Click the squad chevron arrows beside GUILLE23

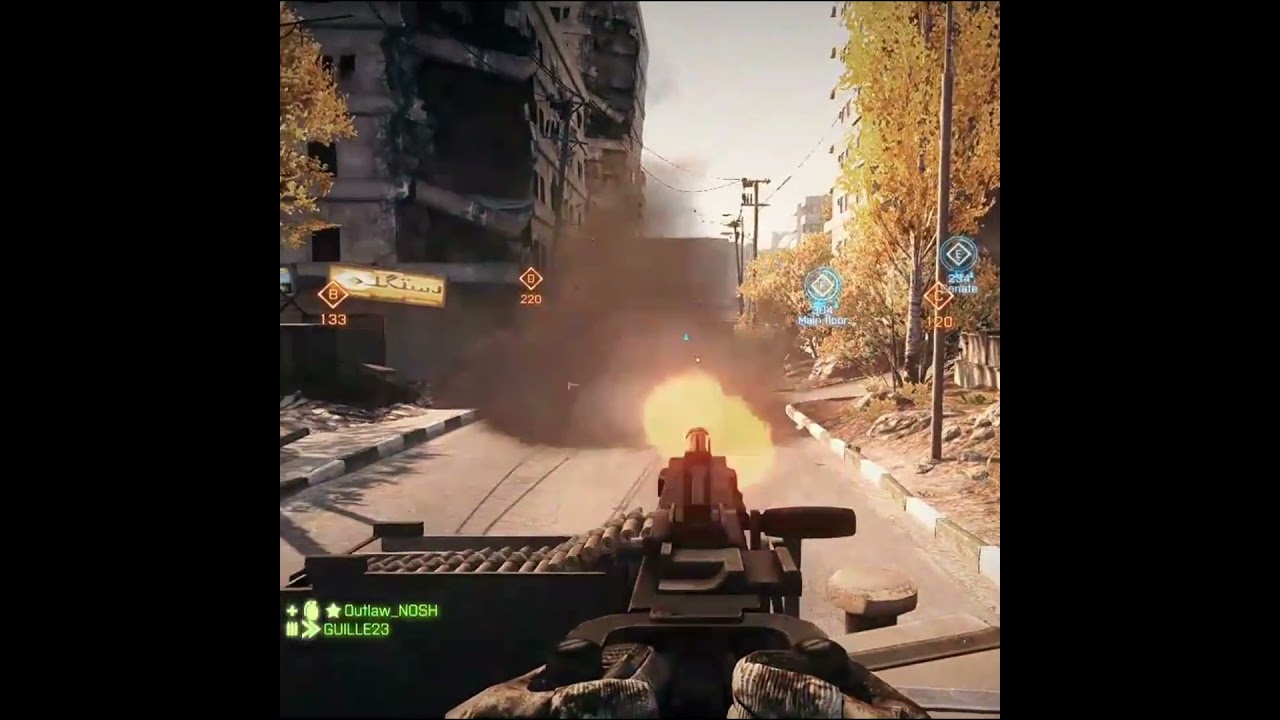(x=311, y=628)
